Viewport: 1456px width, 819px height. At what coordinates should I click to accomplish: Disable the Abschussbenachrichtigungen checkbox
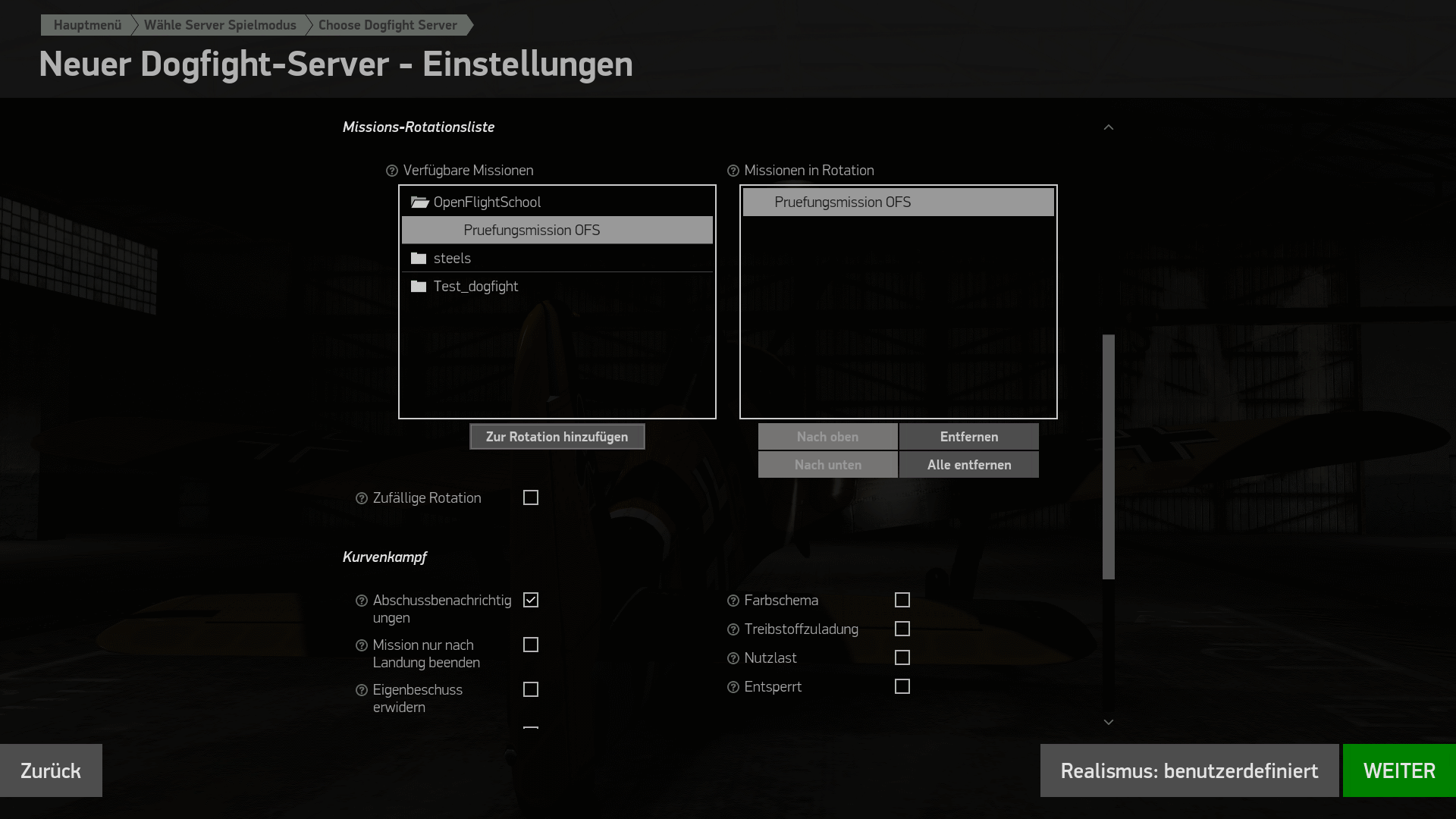(531, 600)
